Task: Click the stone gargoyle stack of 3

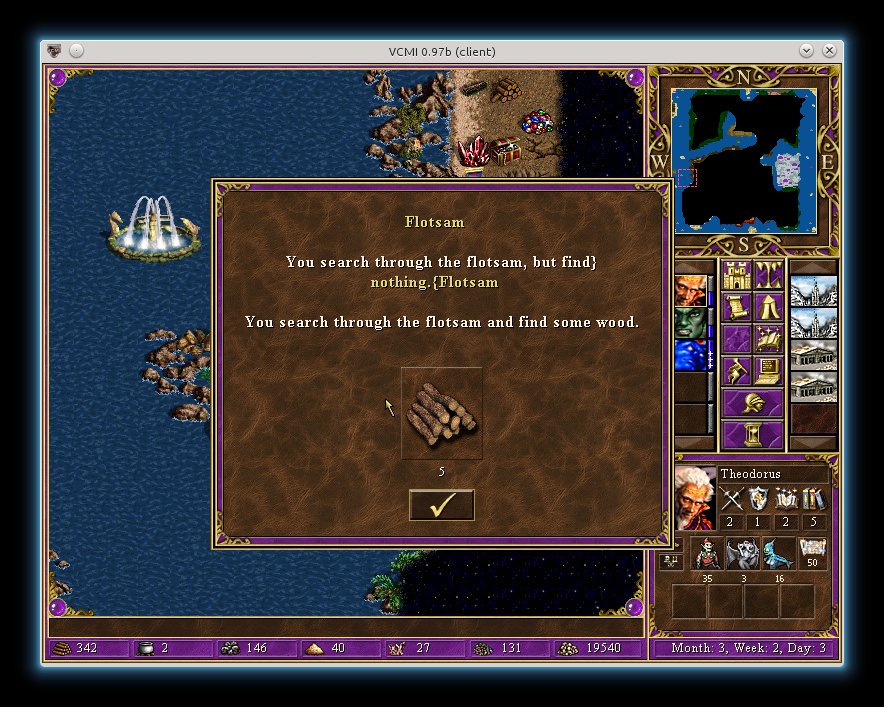Action: click(743, 554)
